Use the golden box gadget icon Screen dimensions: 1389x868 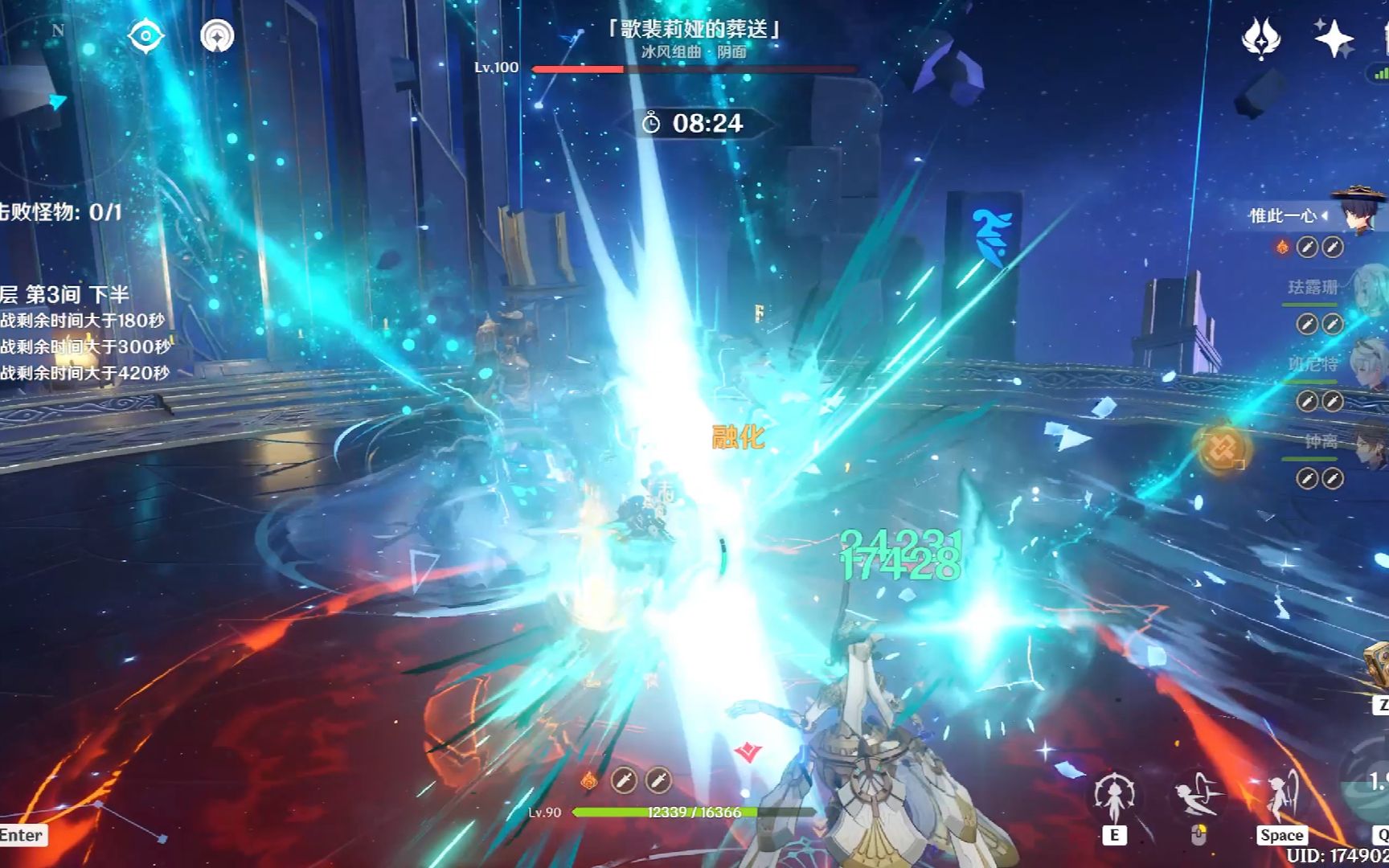[1378, 665]
